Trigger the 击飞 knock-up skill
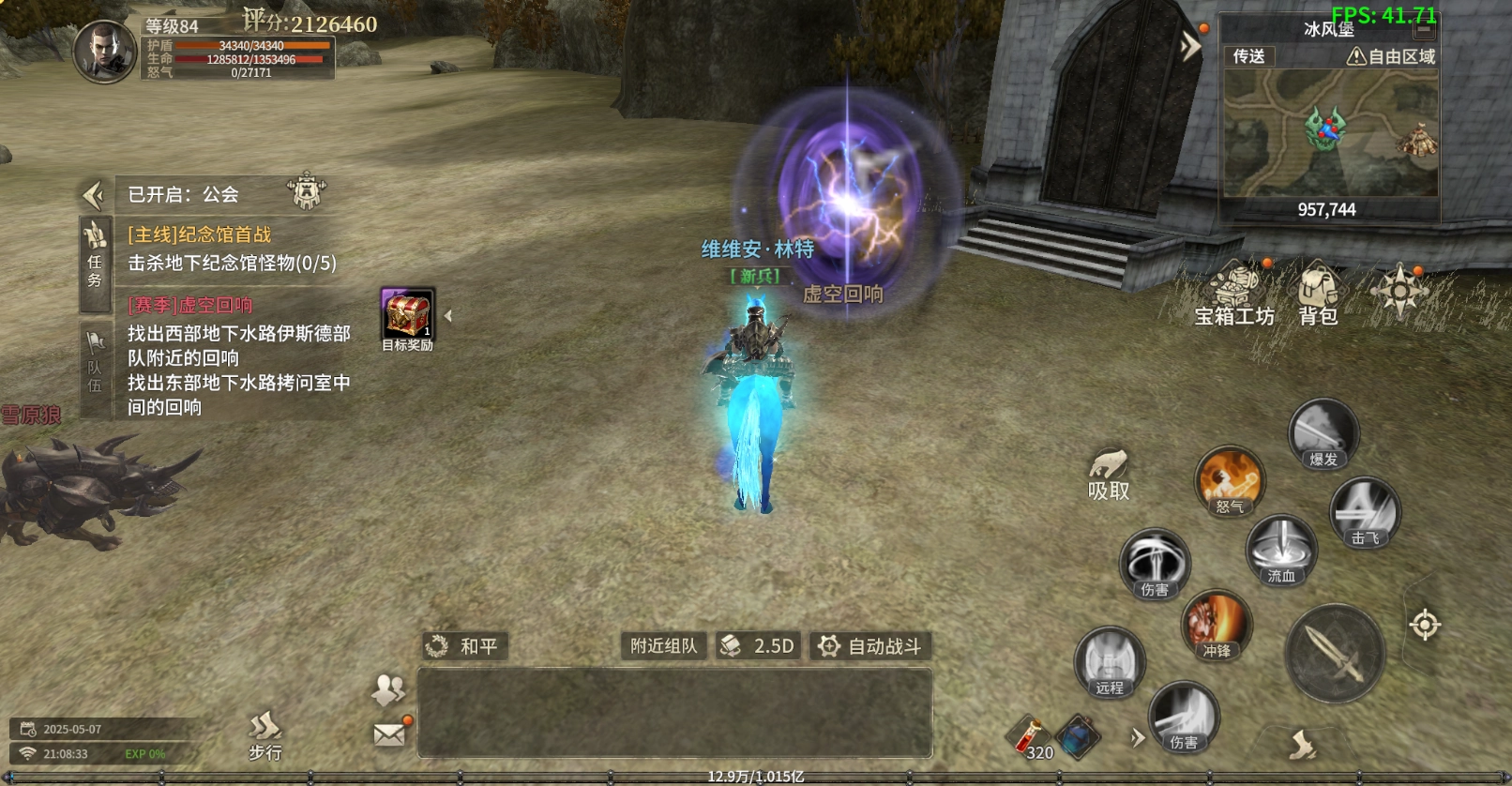This screenshot has height=786, width=1512. click(1365, 513)
